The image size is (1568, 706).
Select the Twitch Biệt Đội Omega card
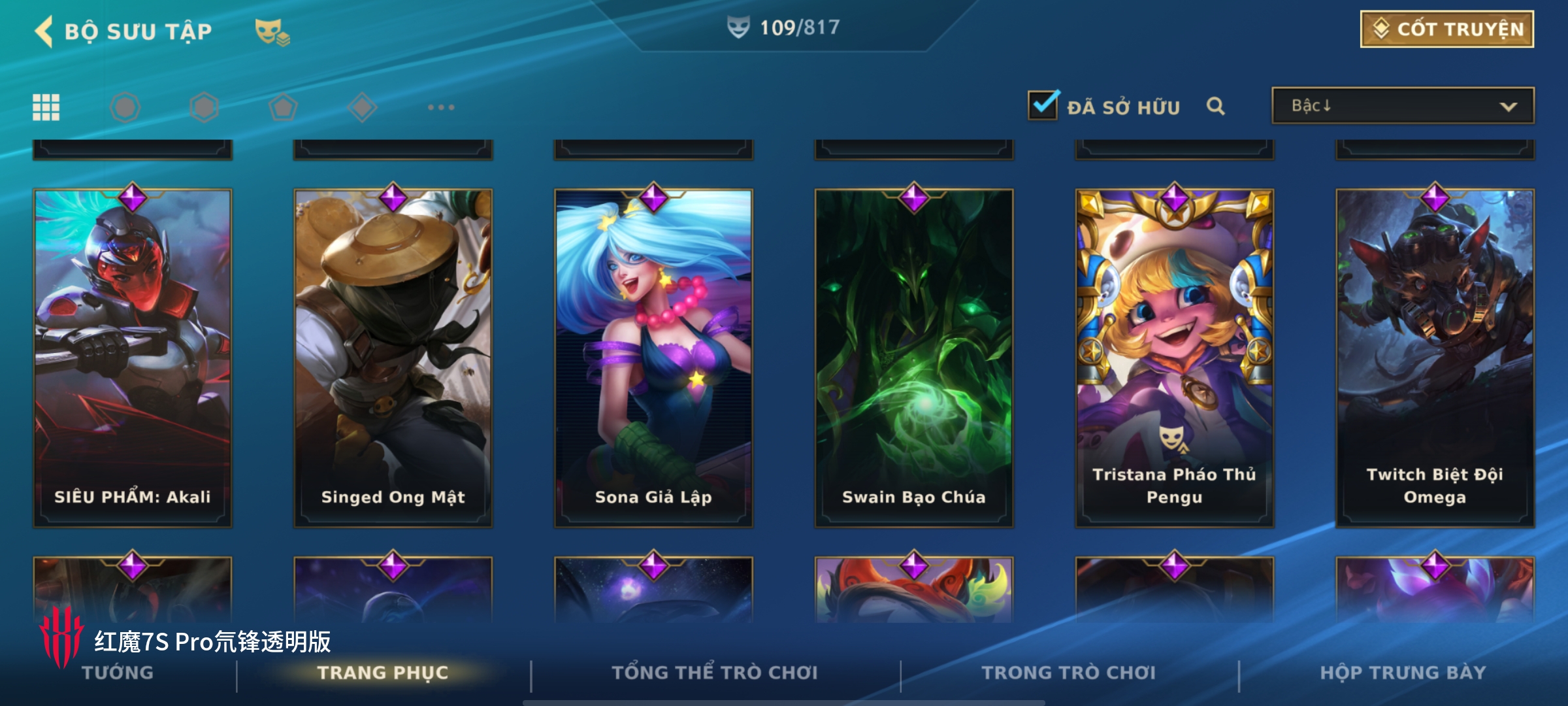point(1435,358)
